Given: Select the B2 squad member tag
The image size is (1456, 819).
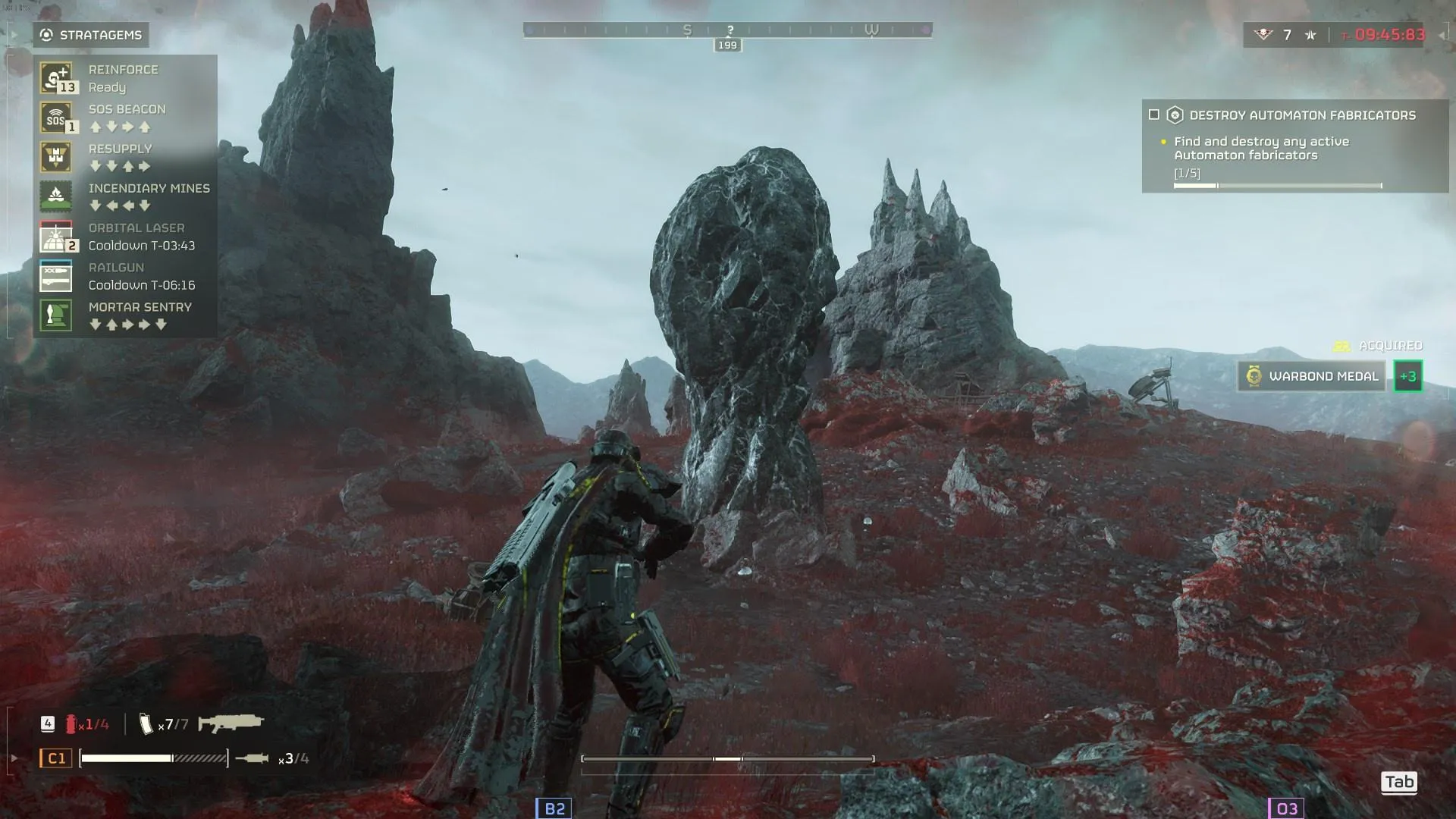Looking at the screenshot, I should 554,808.
